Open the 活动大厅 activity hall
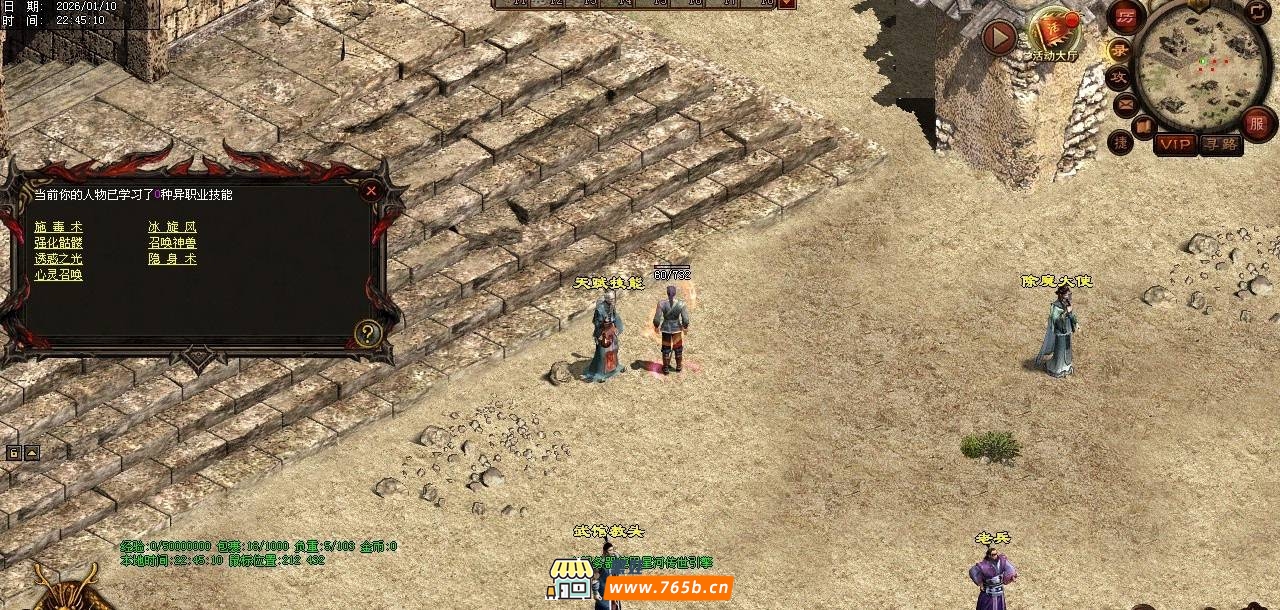Viewport: 1280px width, 610px height. pyautogui.click(x=1053, y=32)
